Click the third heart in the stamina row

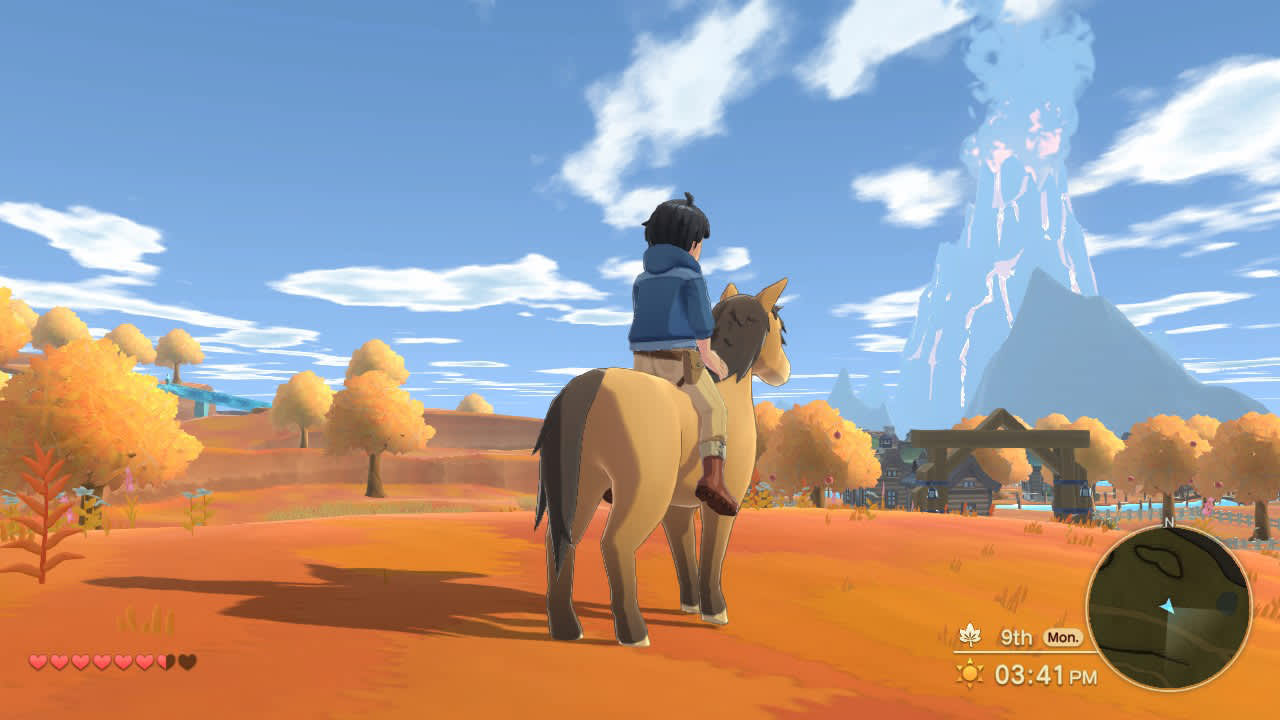tap(80, 661)
